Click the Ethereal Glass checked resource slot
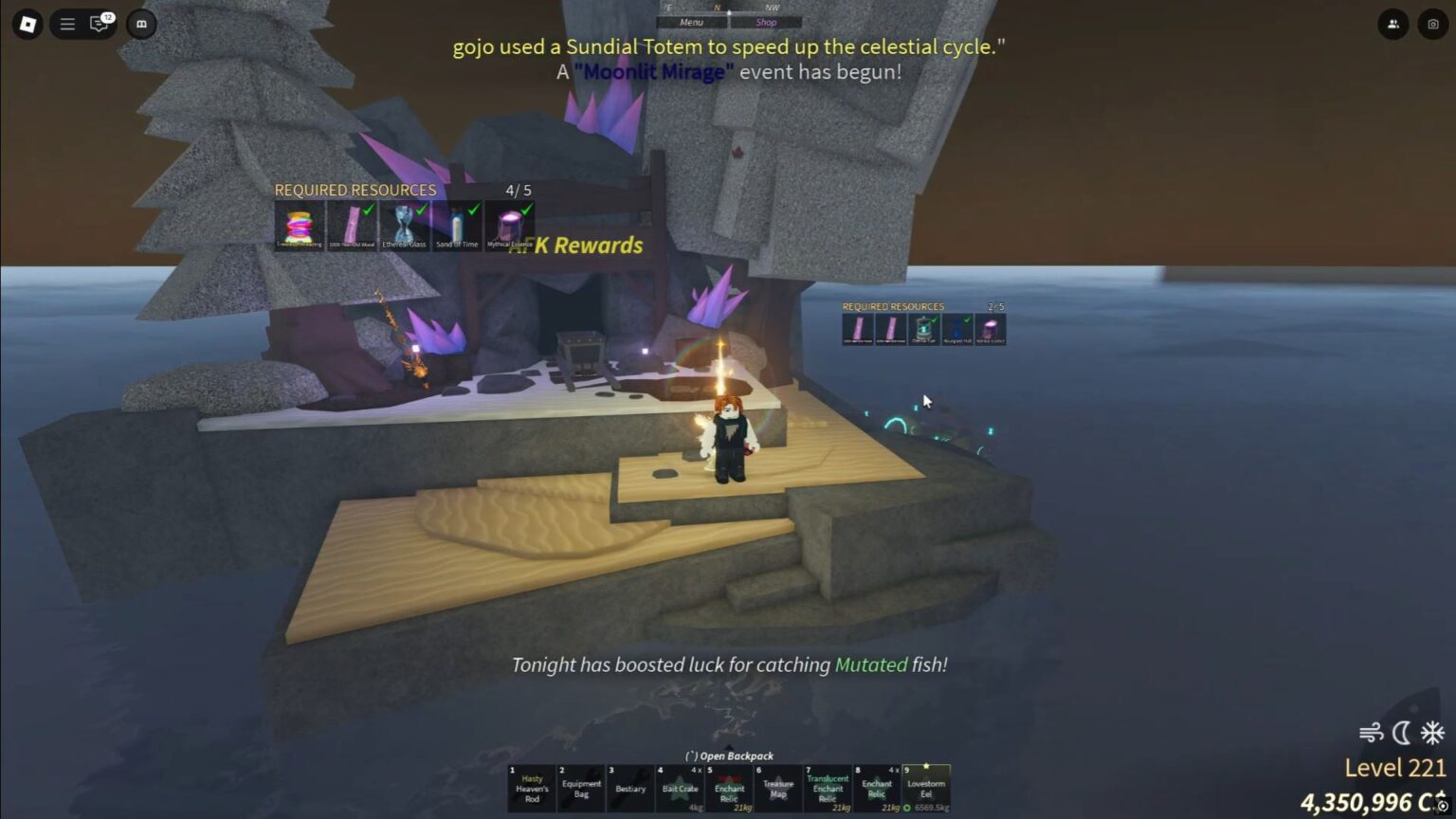The image size is (1456, 819). tap(406, 226)
